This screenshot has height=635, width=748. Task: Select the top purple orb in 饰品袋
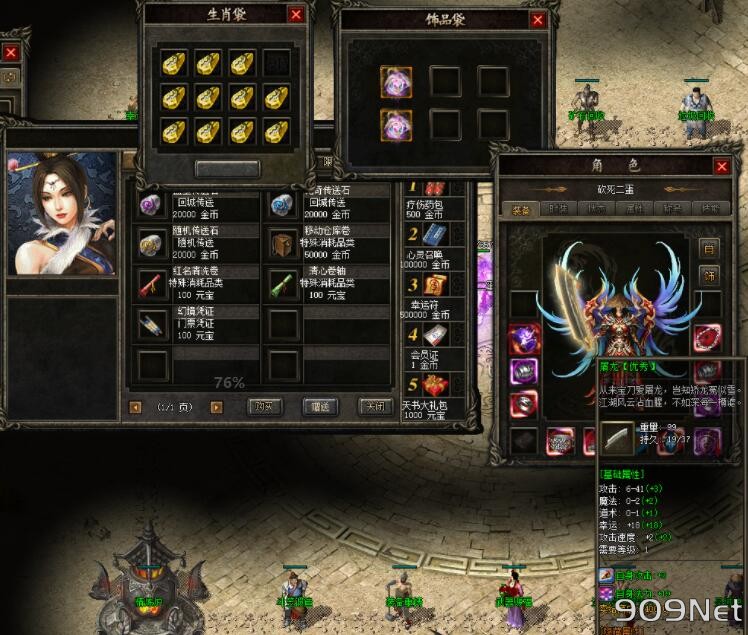396,82
